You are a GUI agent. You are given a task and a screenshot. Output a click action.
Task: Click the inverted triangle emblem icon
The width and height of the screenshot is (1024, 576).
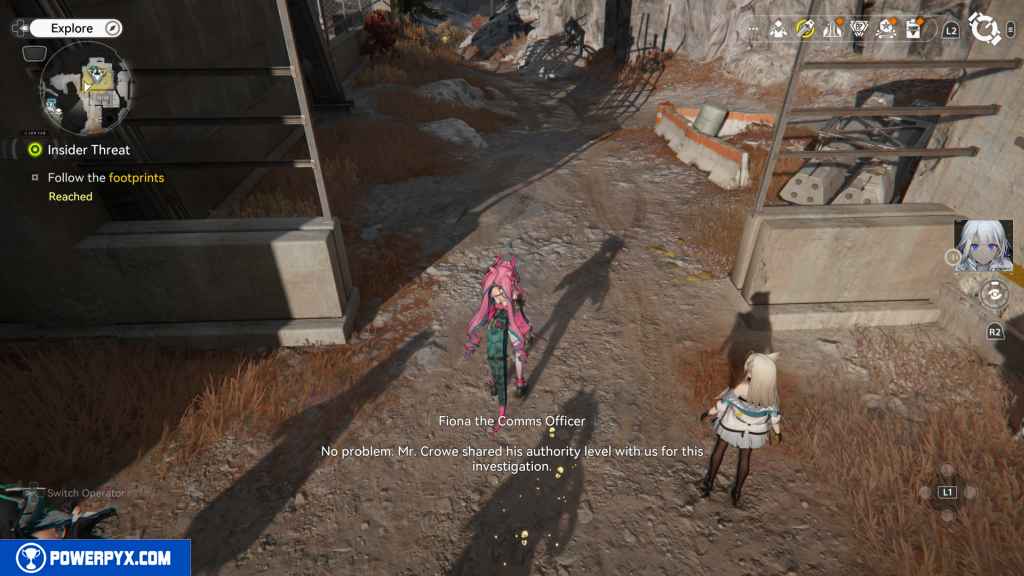(x=858, y=30)
